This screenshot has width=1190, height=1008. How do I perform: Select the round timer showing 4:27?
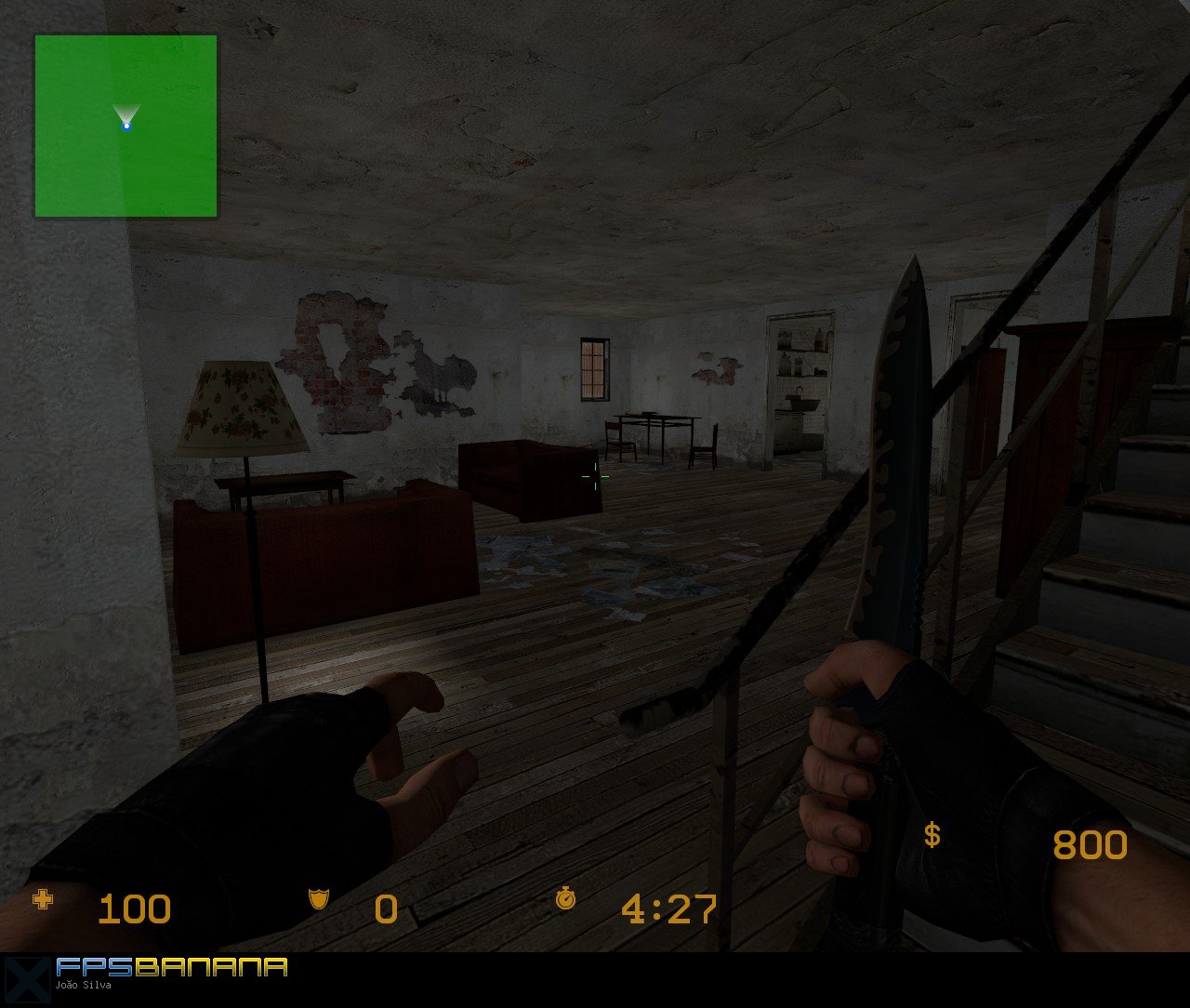(x=669, y=909)
